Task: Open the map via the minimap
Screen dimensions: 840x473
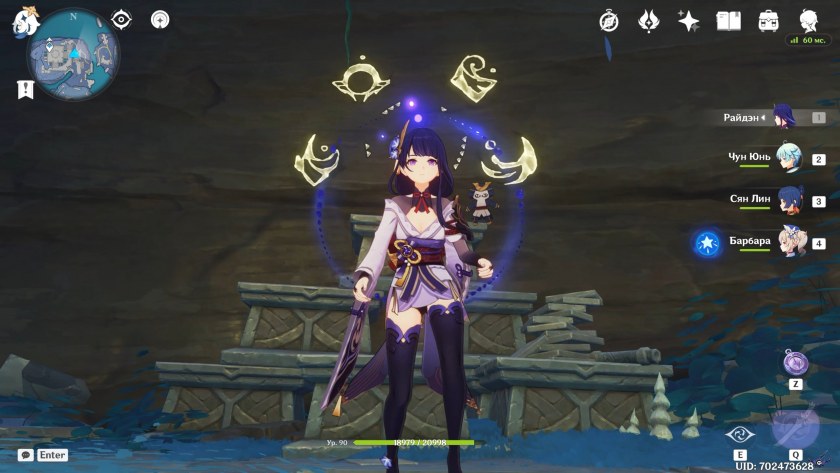Action: point(72,55)
